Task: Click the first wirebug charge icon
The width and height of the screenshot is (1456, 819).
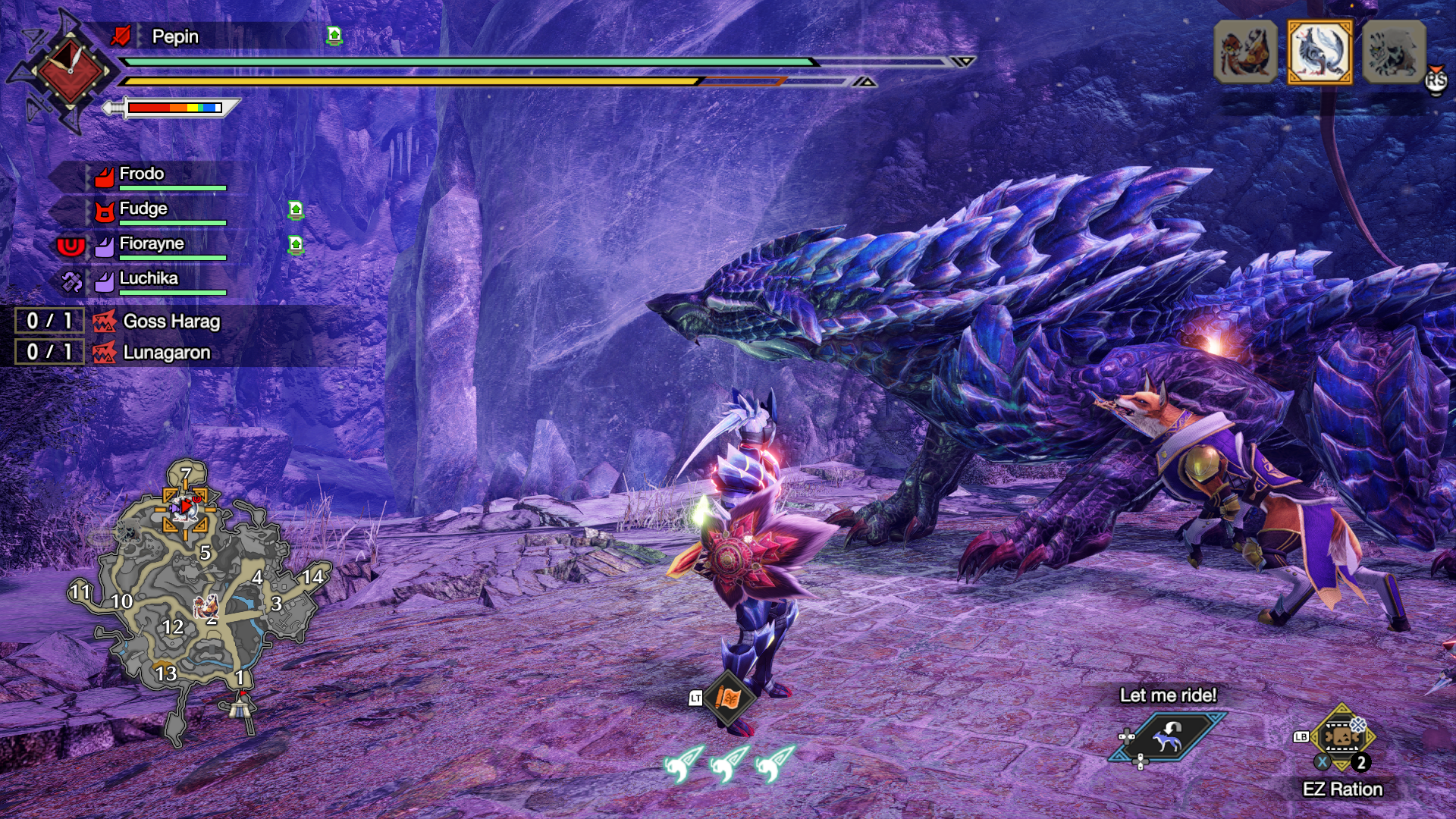Action: tap(682, 763)
